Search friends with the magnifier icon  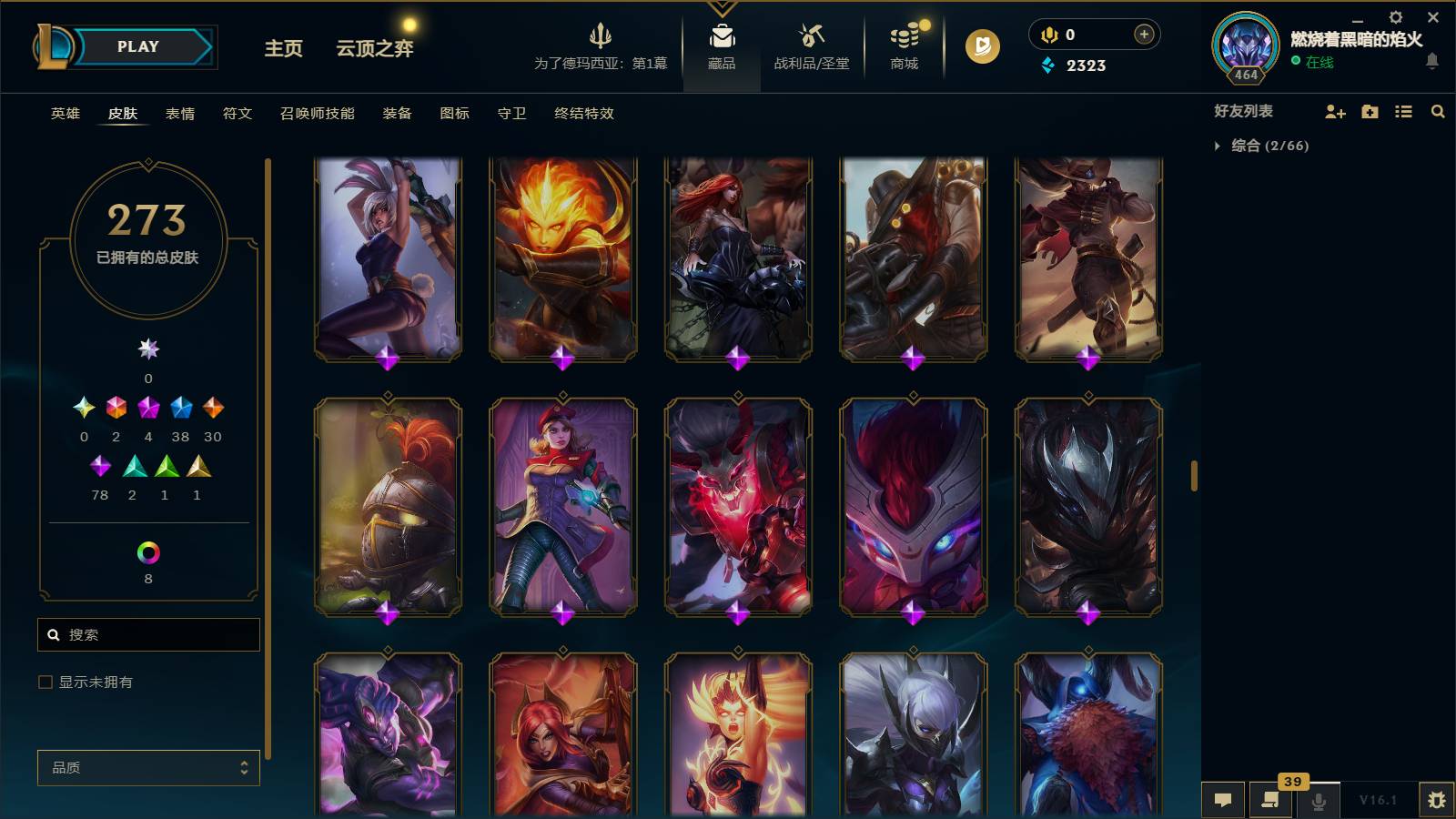tap(1438, 111)
